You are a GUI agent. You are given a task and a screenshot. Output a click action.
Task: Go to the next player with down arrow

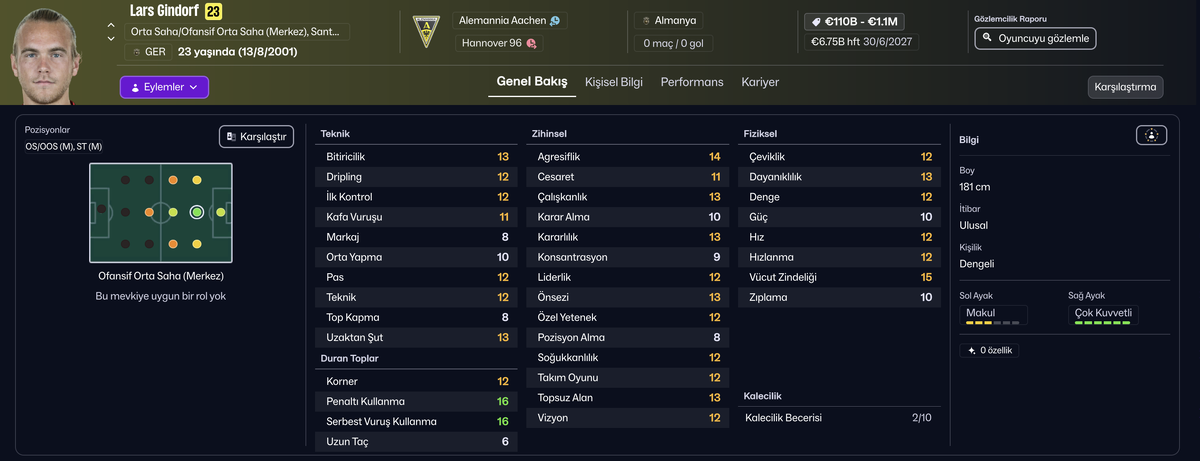[111, 40]
